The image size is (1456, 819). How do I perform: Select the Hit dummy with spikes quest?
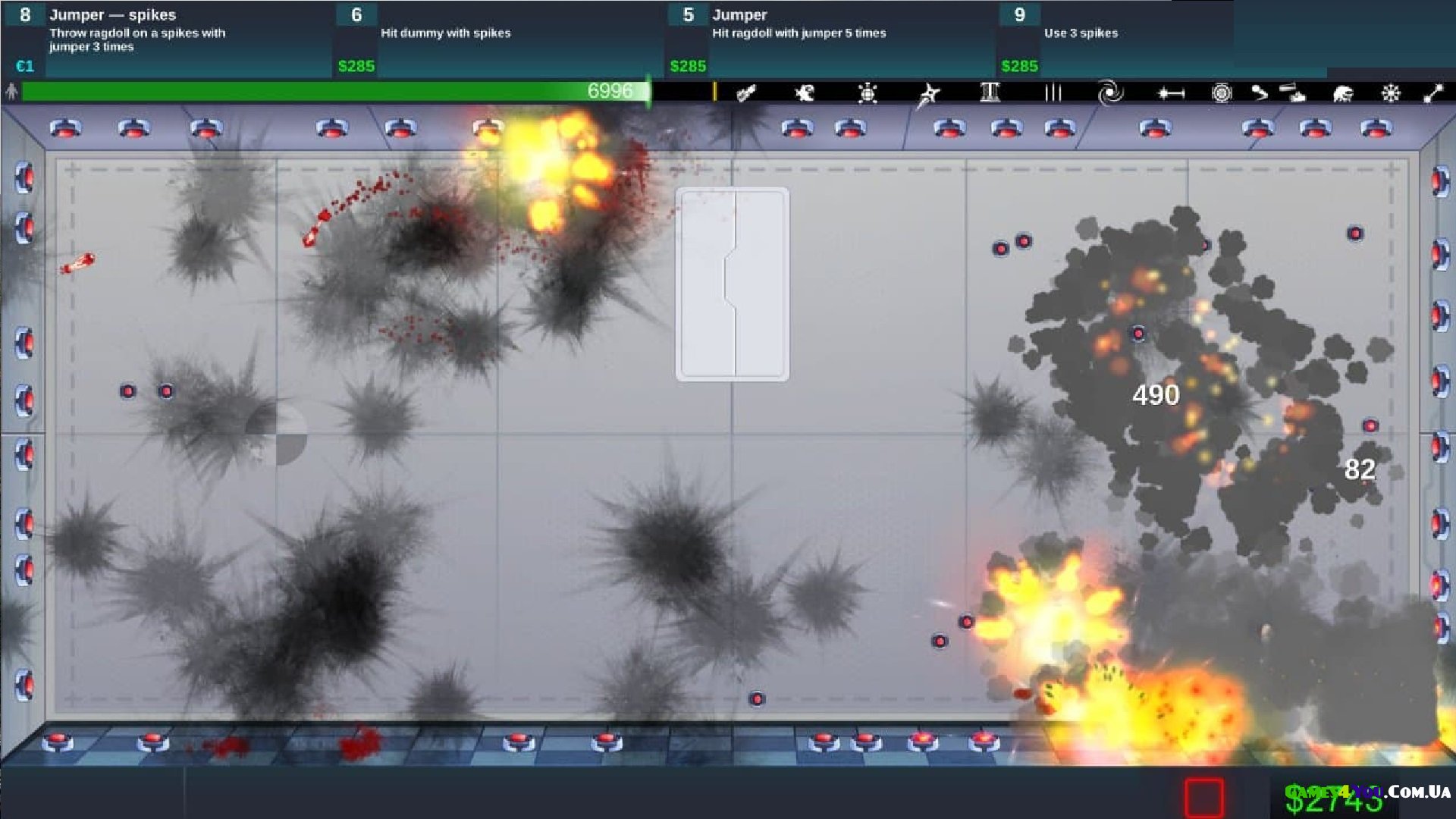[500, 39]
